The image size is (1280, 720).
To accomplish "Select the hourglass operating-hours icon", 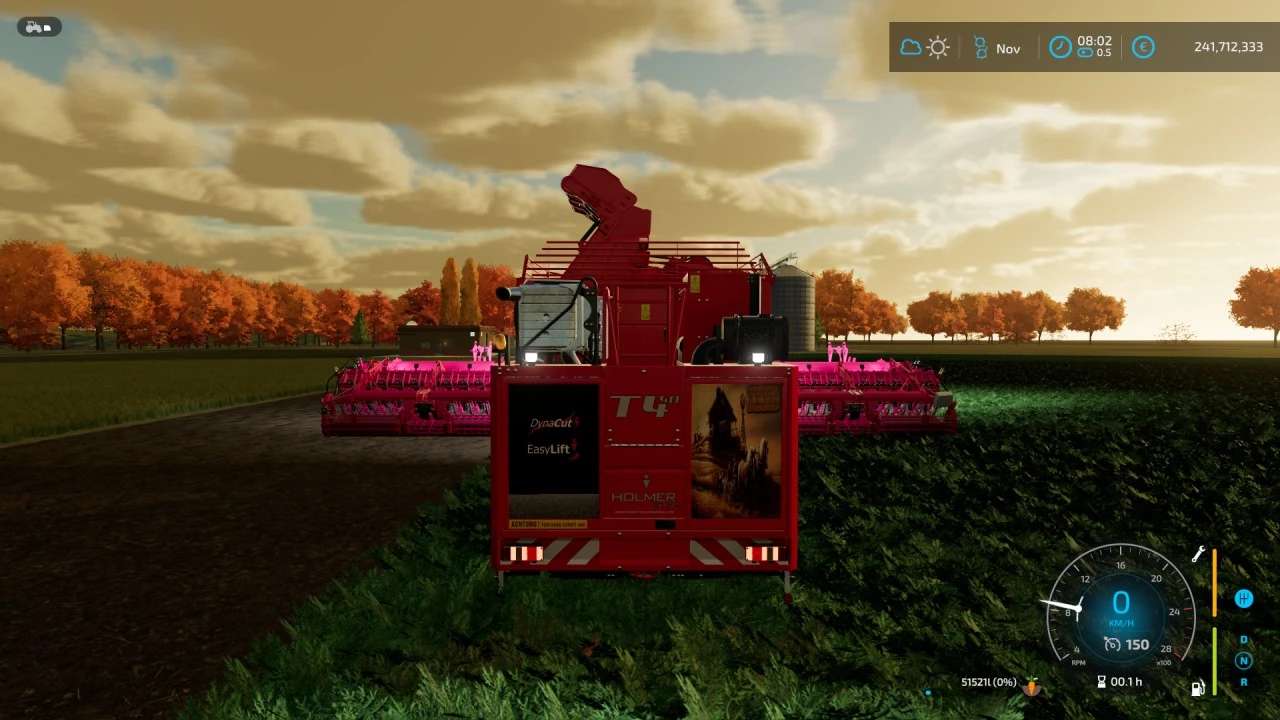I will 1101,682.
